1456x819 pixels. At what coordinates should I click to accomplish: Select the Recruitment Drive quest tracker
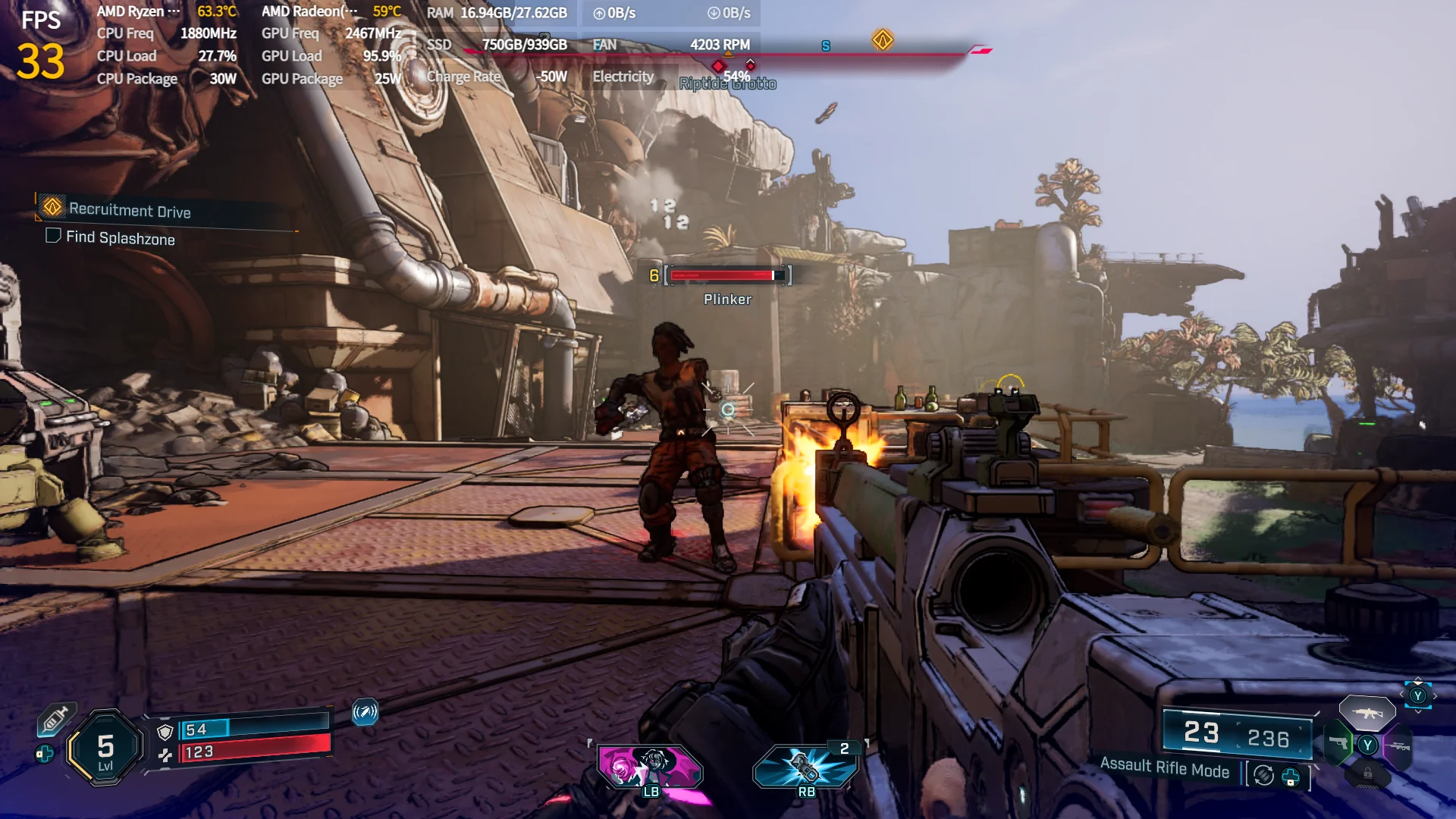[129, 209]
